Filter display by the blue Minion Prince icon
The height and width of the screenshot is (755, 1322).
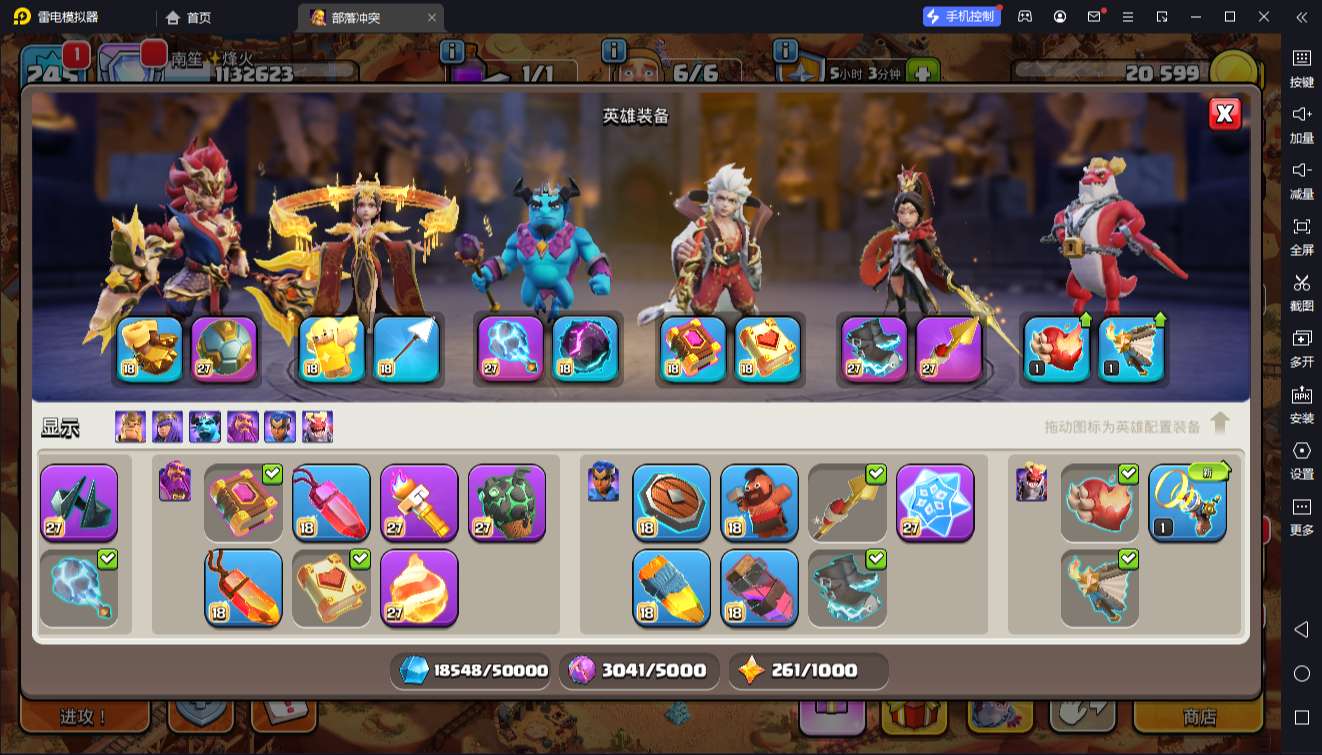tap(205, 427)
